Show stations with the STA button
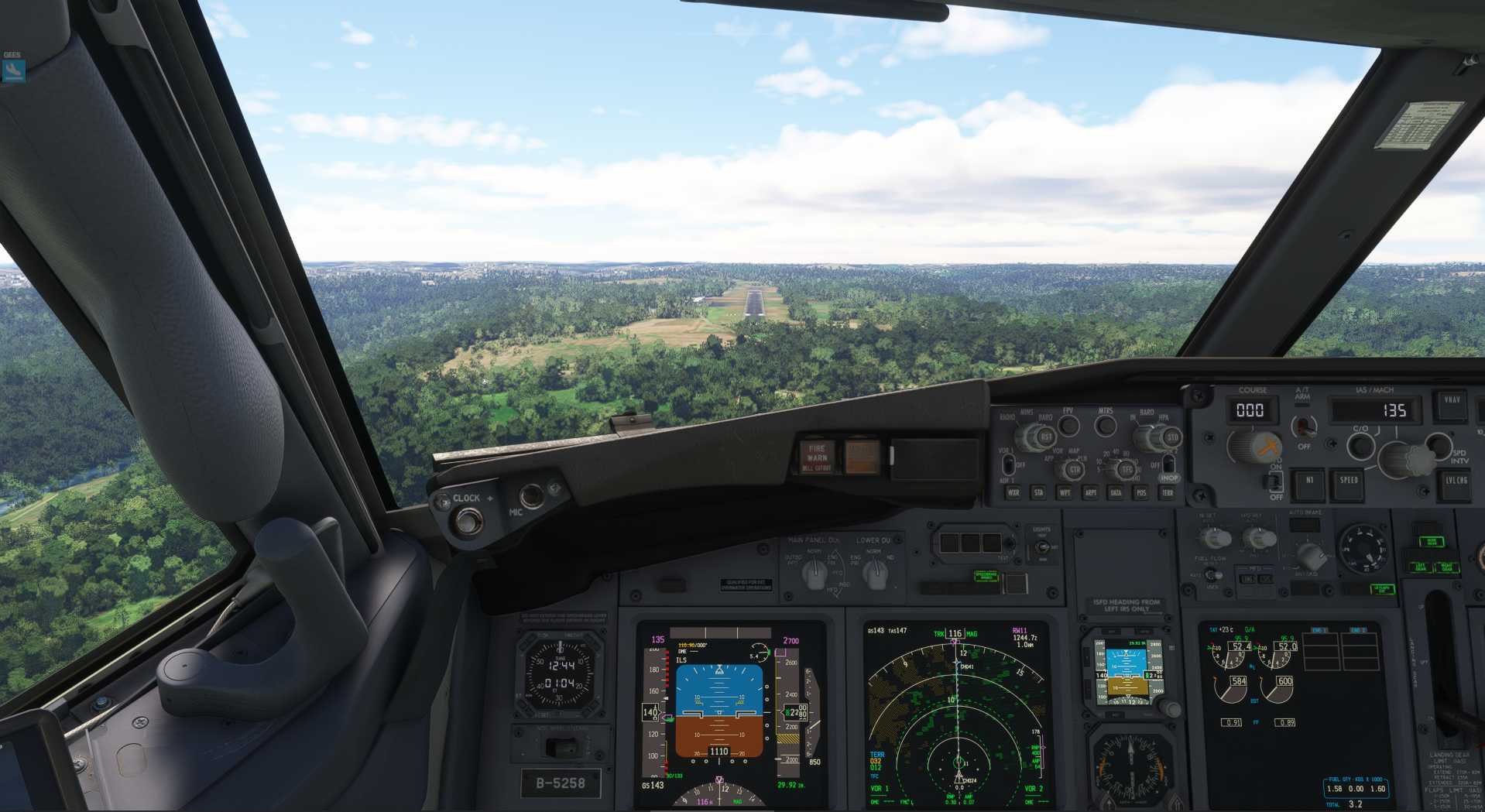Image resolution: width=1485 pixels, height=812 pixels. coord(1038,492)
